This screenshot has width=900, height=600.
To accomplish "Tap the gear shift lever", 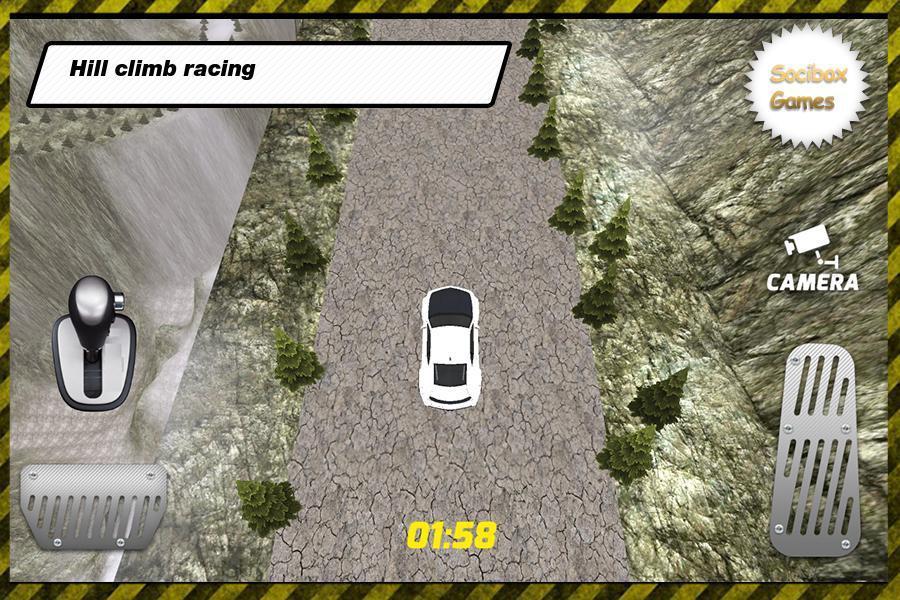I will 93,342.
